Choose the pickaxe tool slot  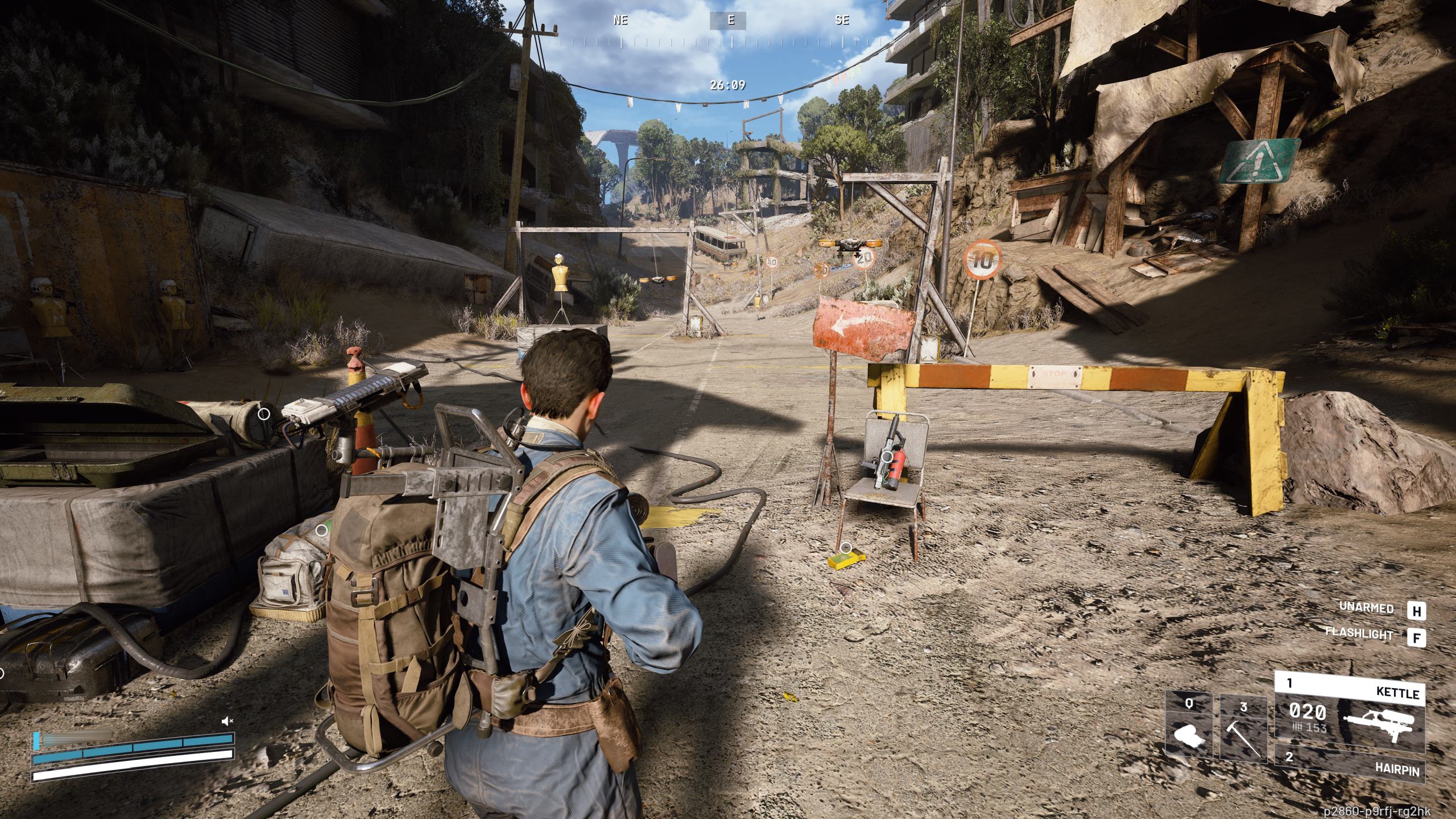[x=1243, y=730]
